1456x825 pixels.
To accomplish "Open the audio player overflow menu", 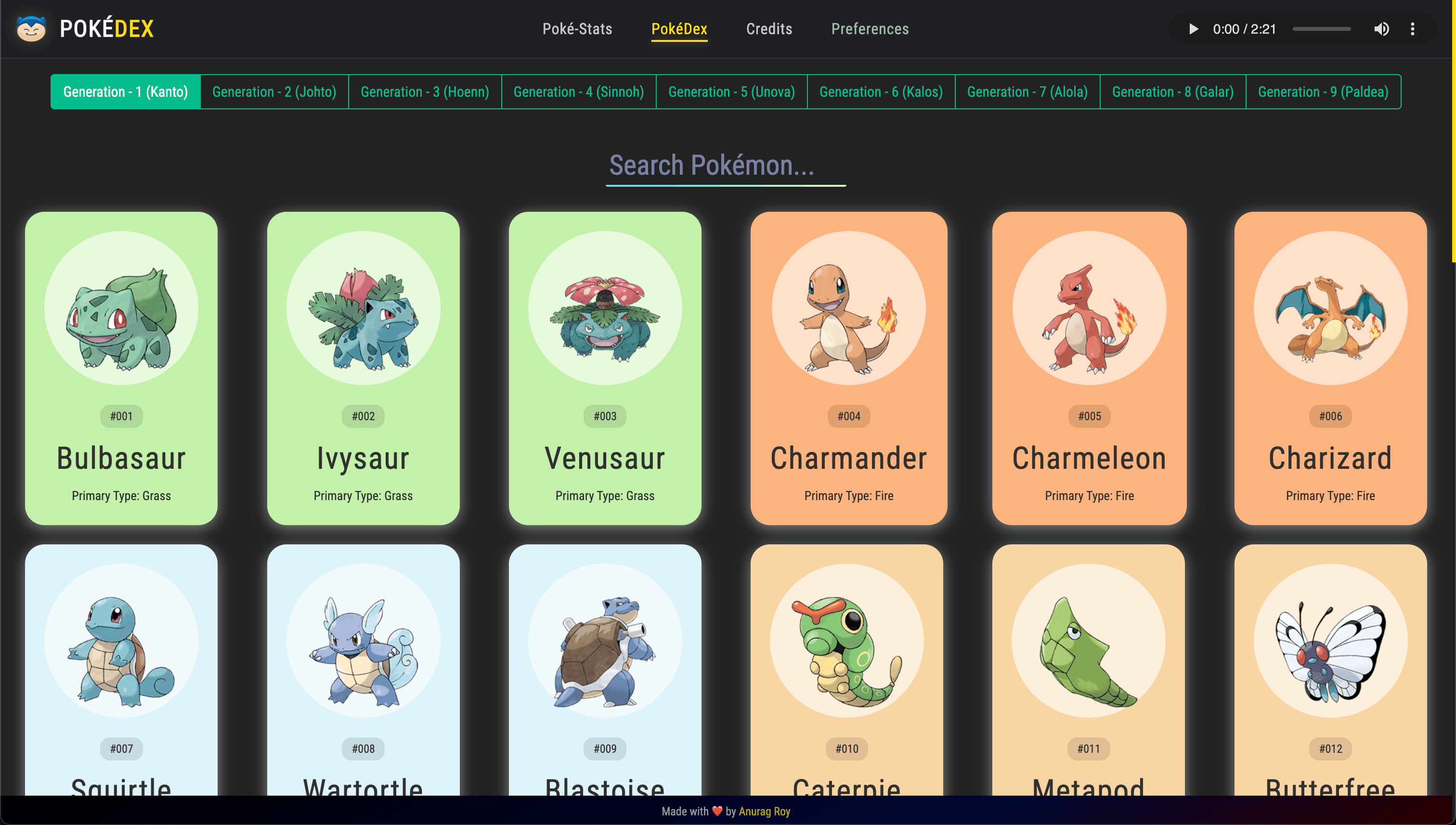I will (x=1412, y=29).
